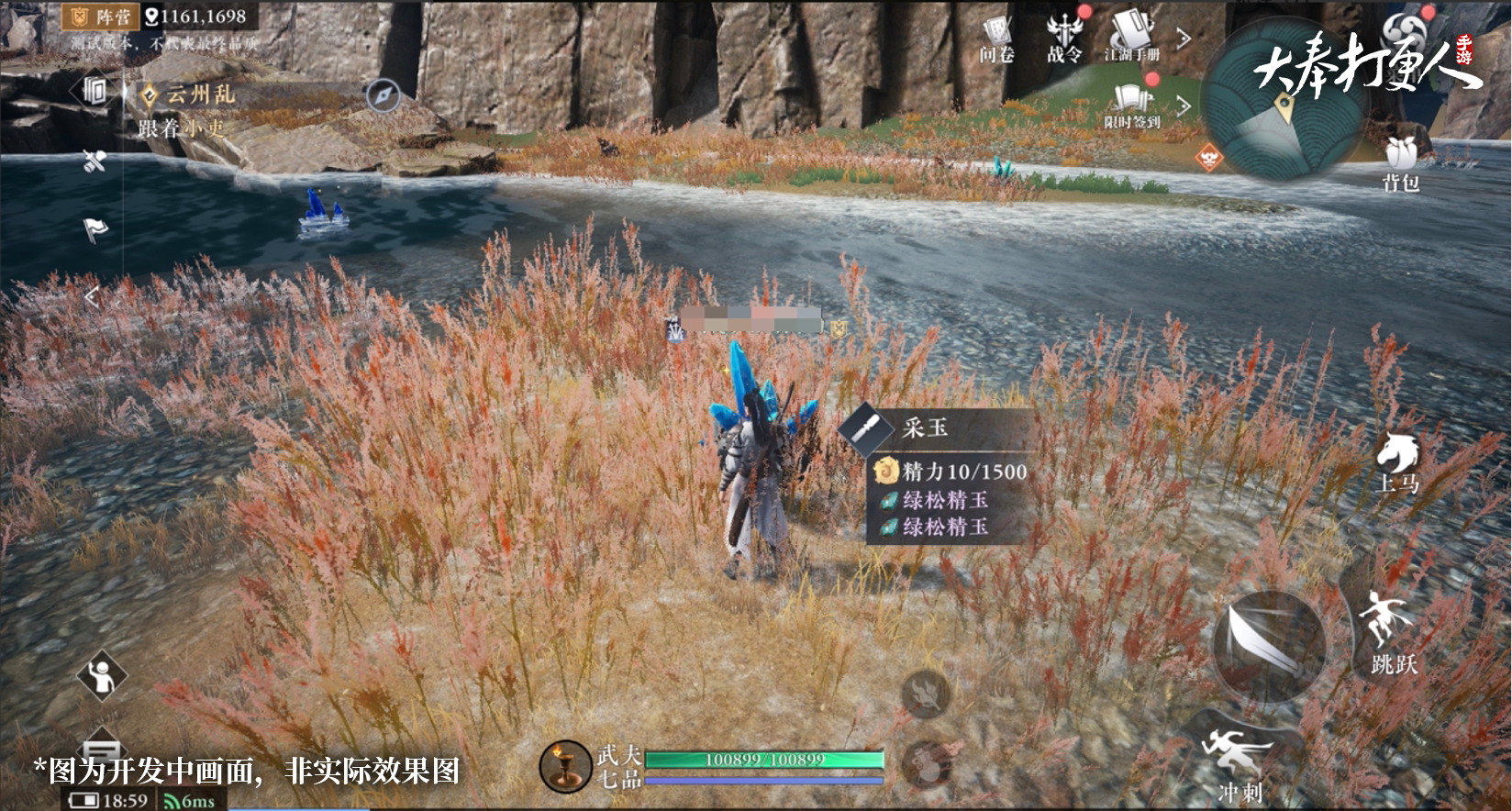The image size is (1512, 811).
Task: Open the 战令 battle pass
Action: pos(1064,38)
